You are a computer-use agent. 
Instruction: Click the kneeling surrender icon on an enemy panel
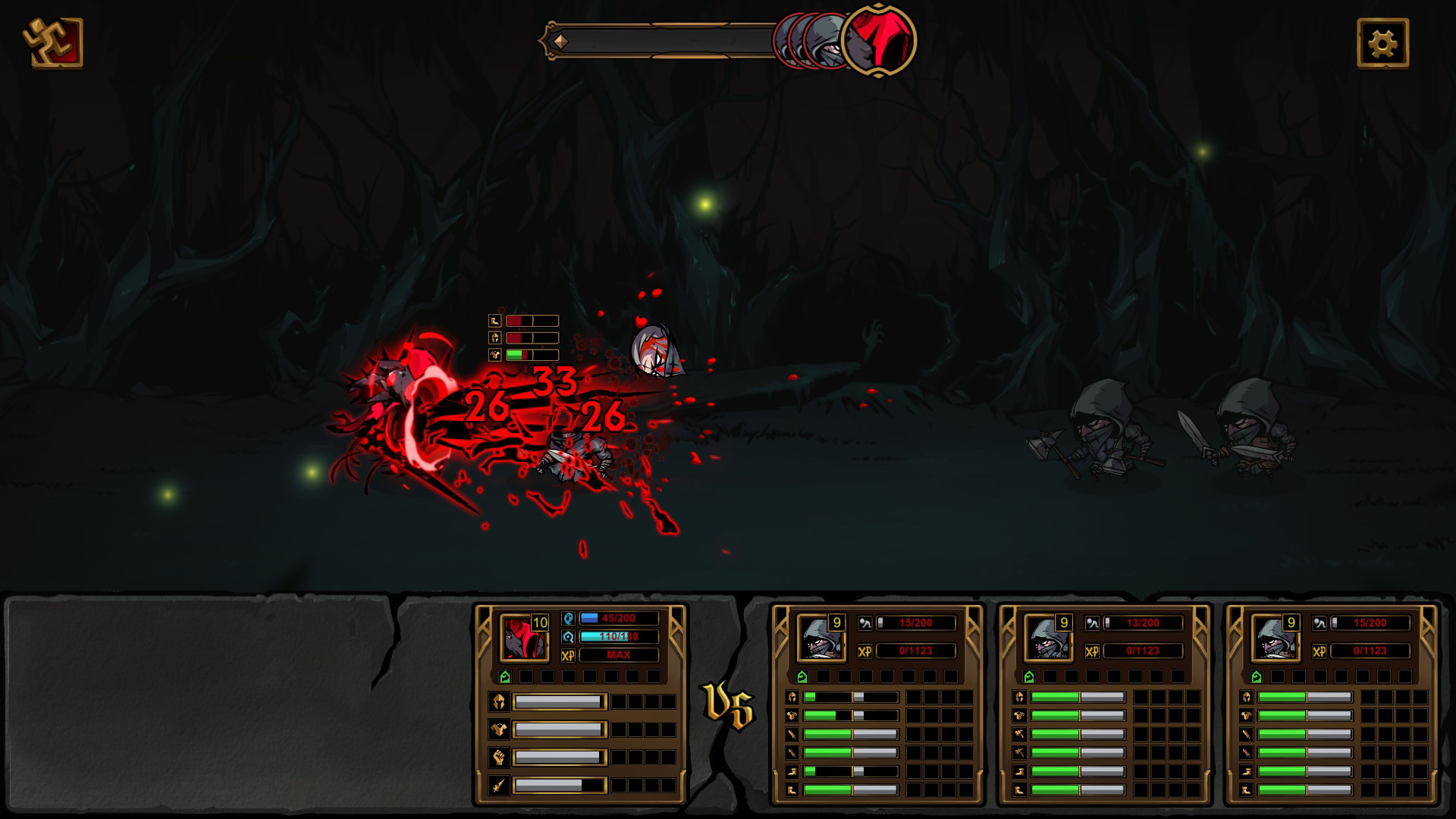[865, 623]
